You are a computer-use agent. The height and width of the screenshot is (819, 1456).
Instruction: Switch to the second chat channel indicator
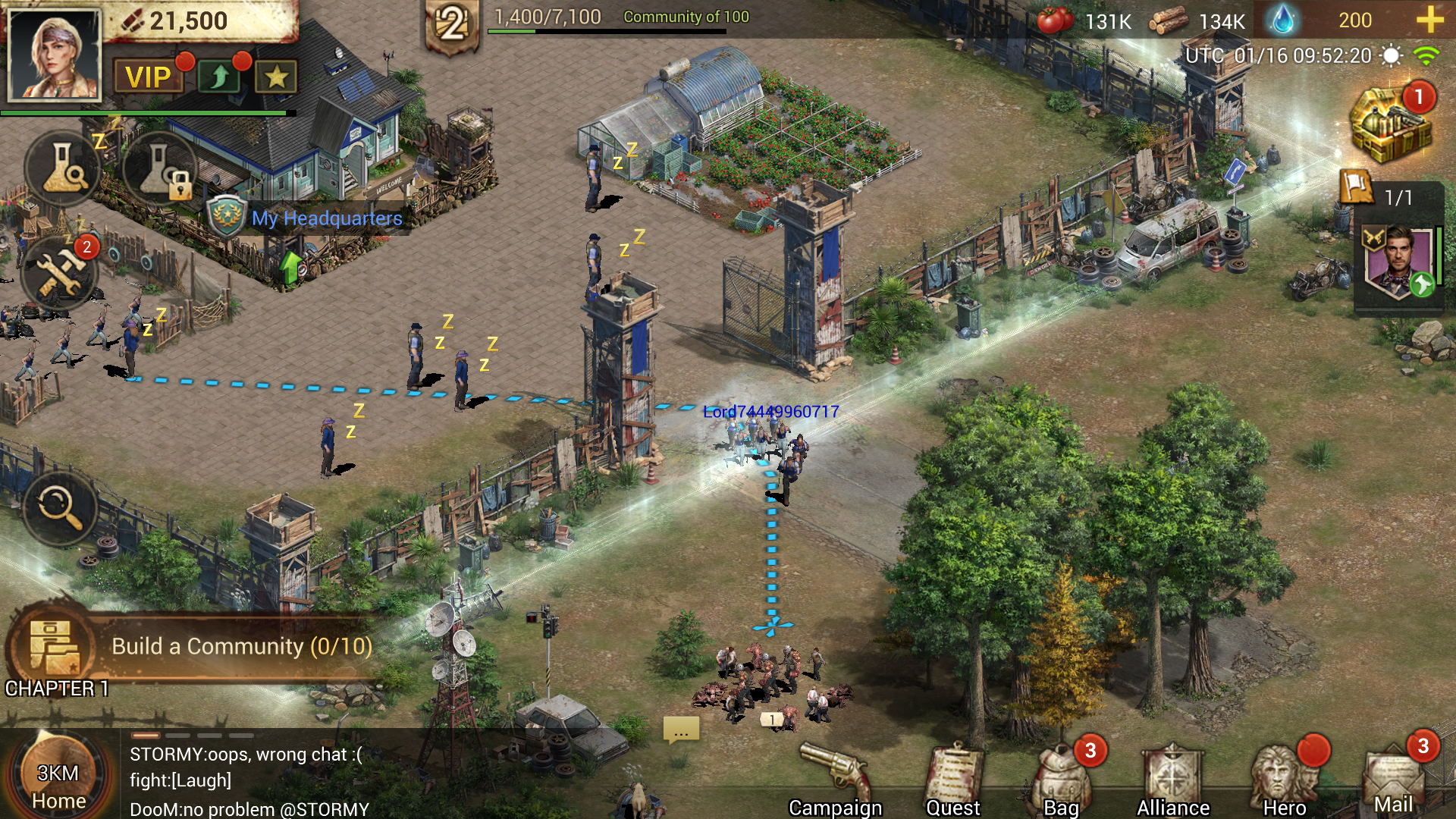[x=177, y=735]
